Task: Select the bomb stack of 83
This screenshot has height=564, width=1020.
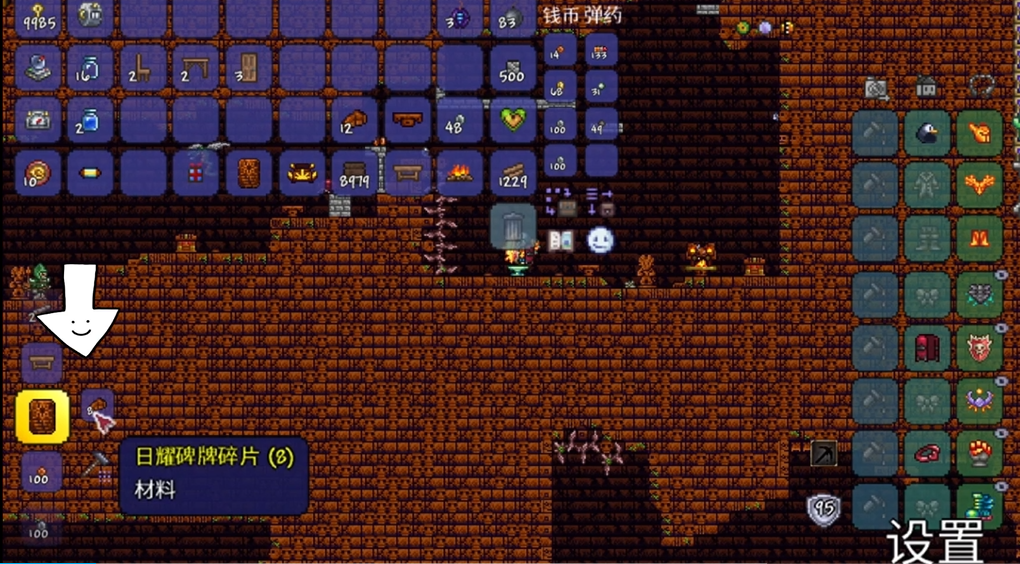Action: click(512, 18)
